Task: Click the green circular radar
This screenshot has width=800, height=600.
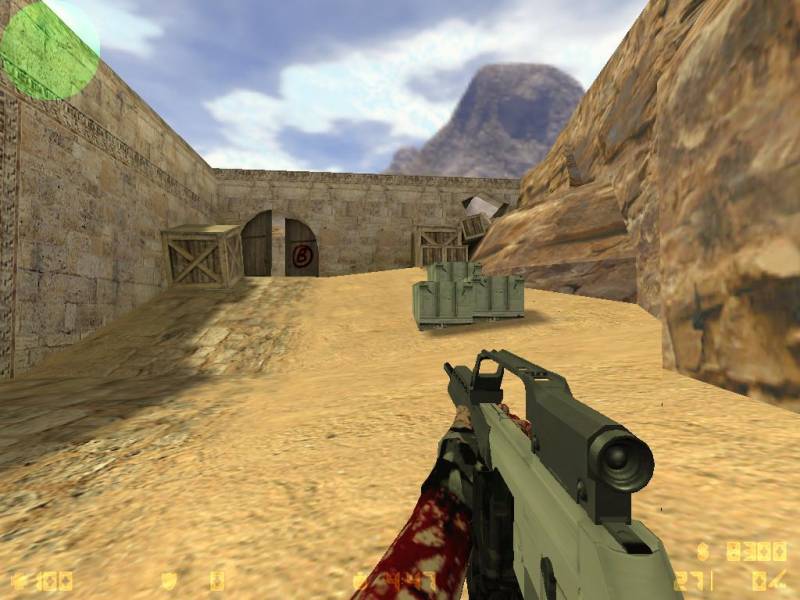Action: point(49,49)
